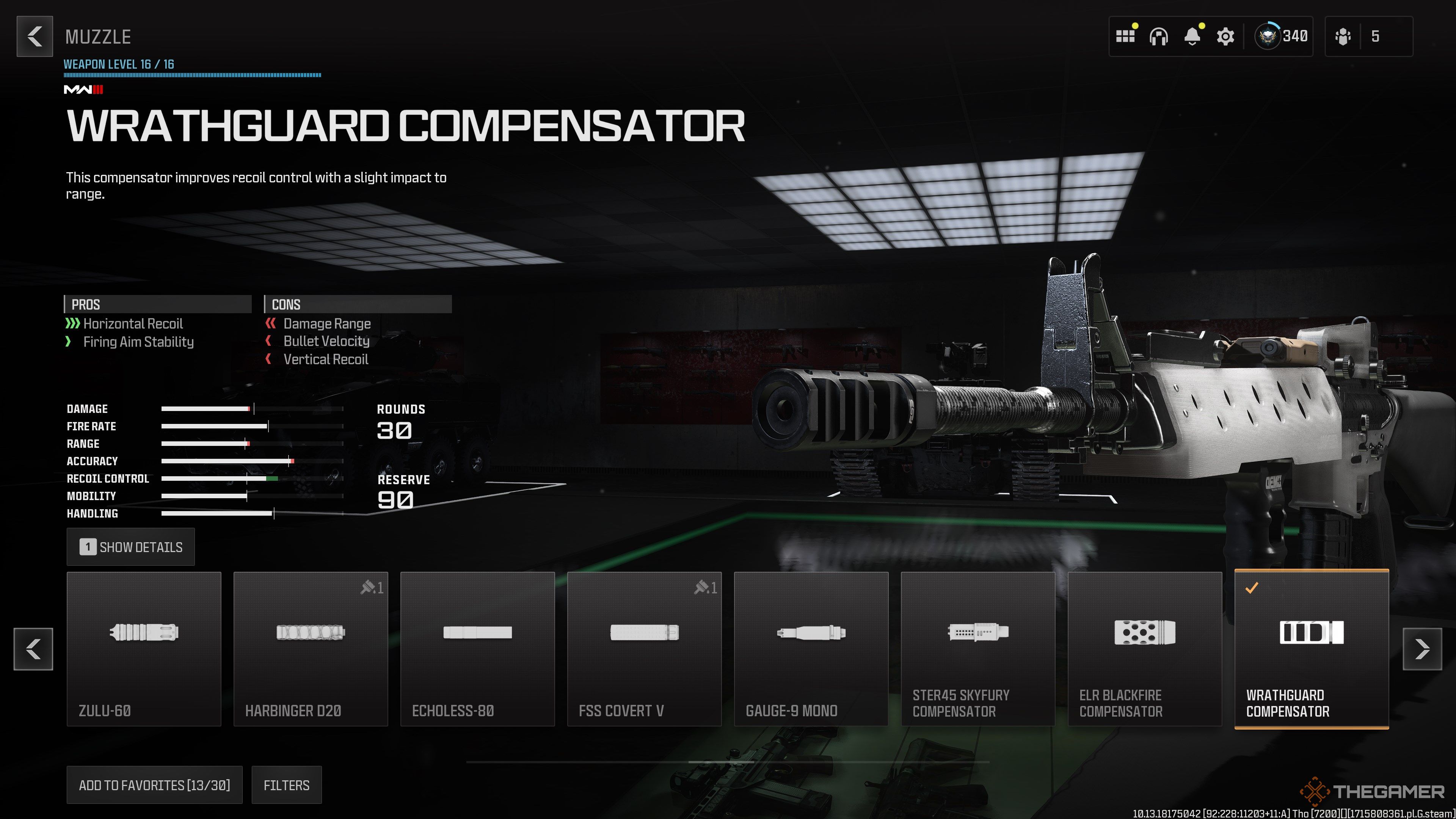Pick the FSS Covert V muzzle
The width and height of the screenshot is (1456, 819).
tap(644, 648)
